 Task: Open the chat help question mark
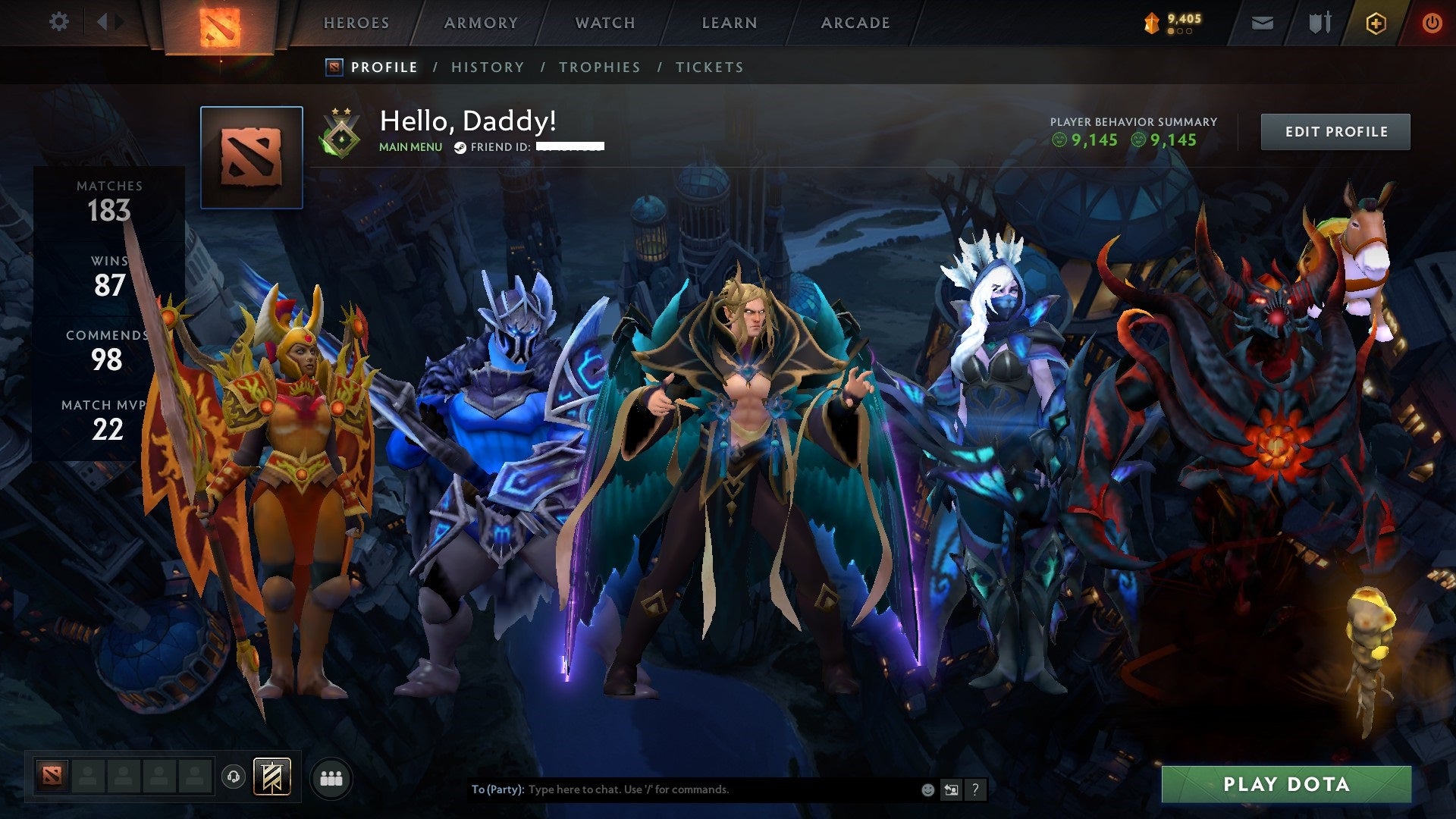[x=975, y=789]
